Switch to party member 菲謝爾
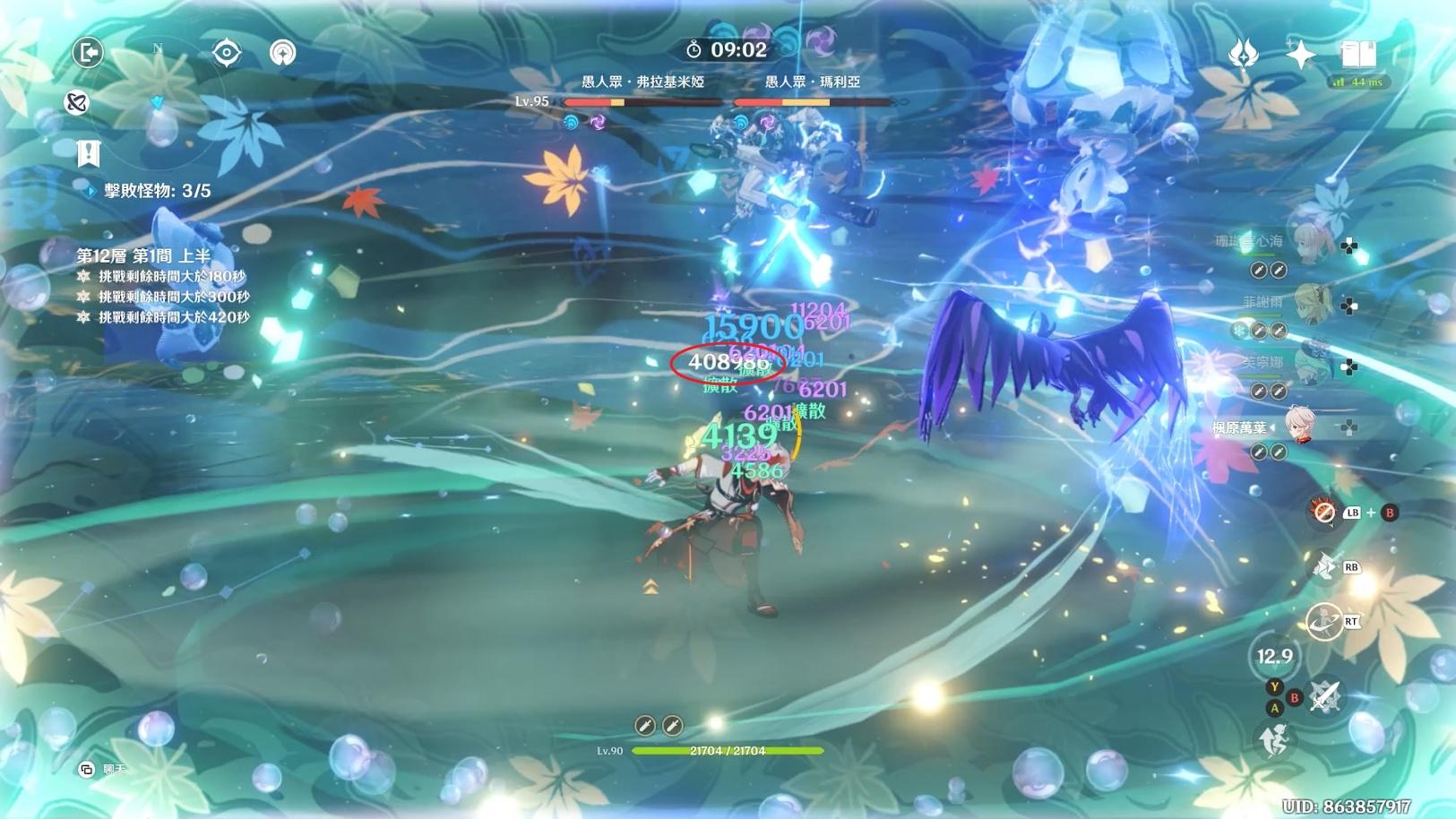Image resolution: width=1456 pixels, height=819 pixels. 1310,303
